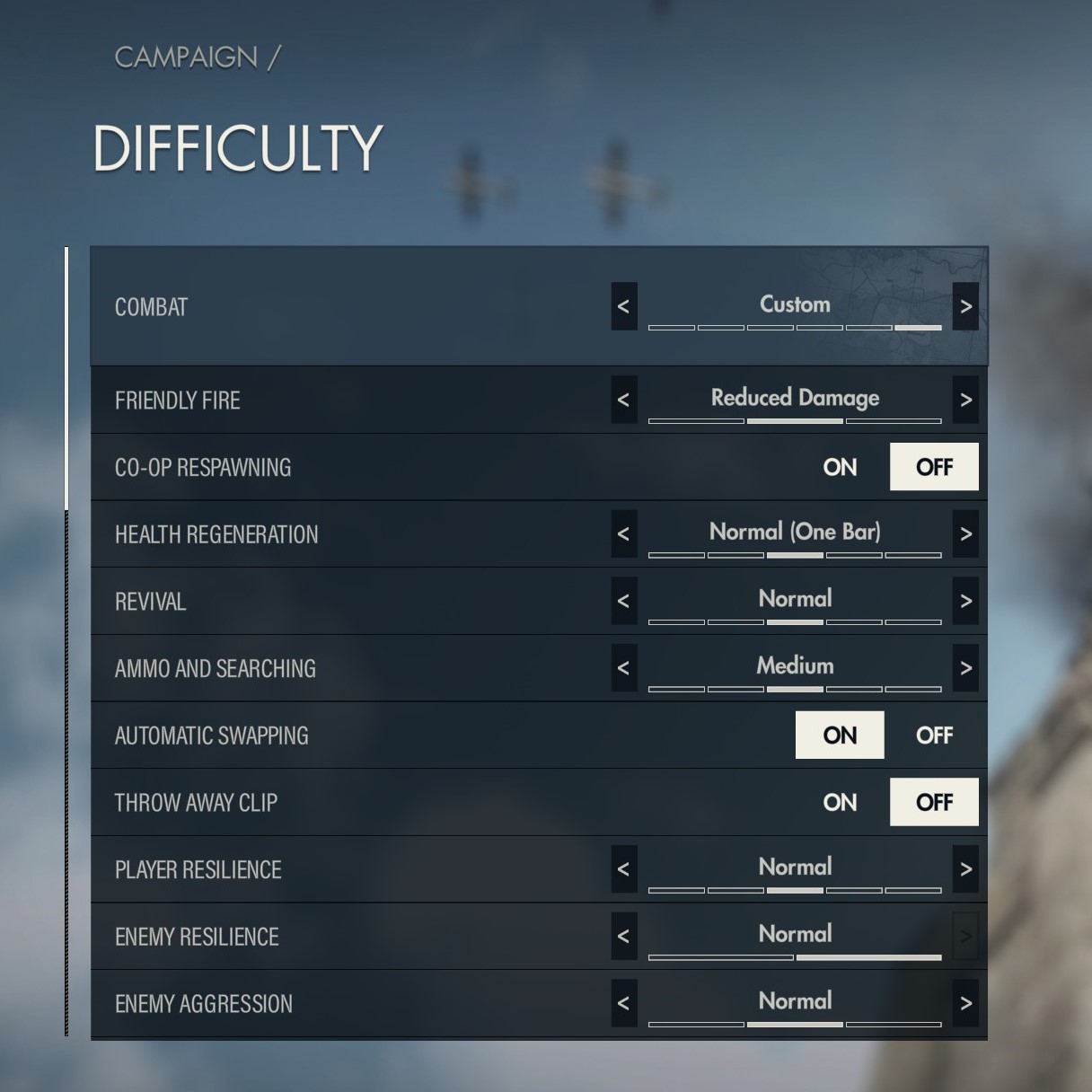Click the right arrow on the Combat setting
This screenshot has width=1092, height=1092.
[965, 307]
